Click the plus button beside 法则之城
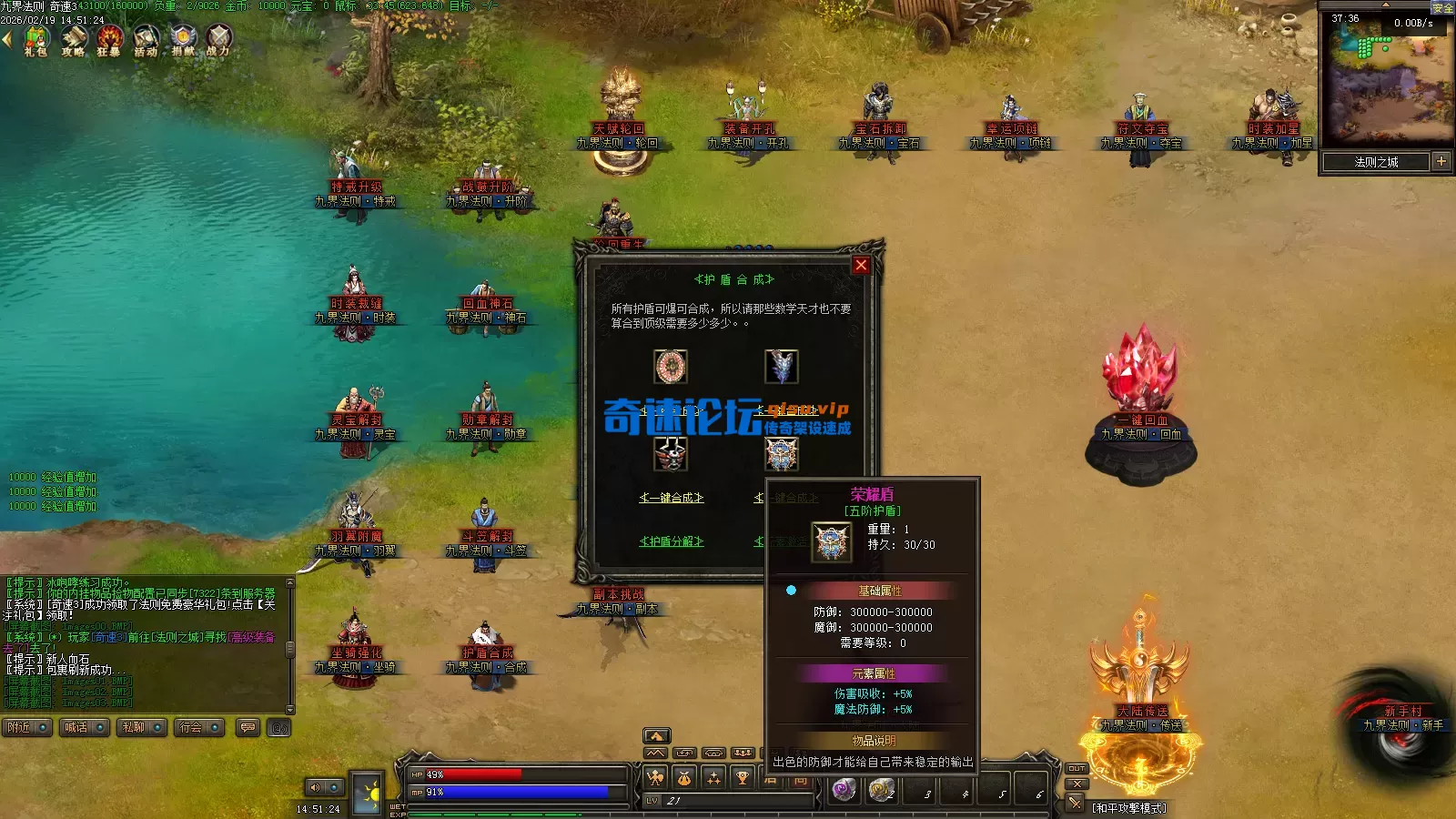Image resolution: width=1456 pixels, height=819 pixels. 1441,161
